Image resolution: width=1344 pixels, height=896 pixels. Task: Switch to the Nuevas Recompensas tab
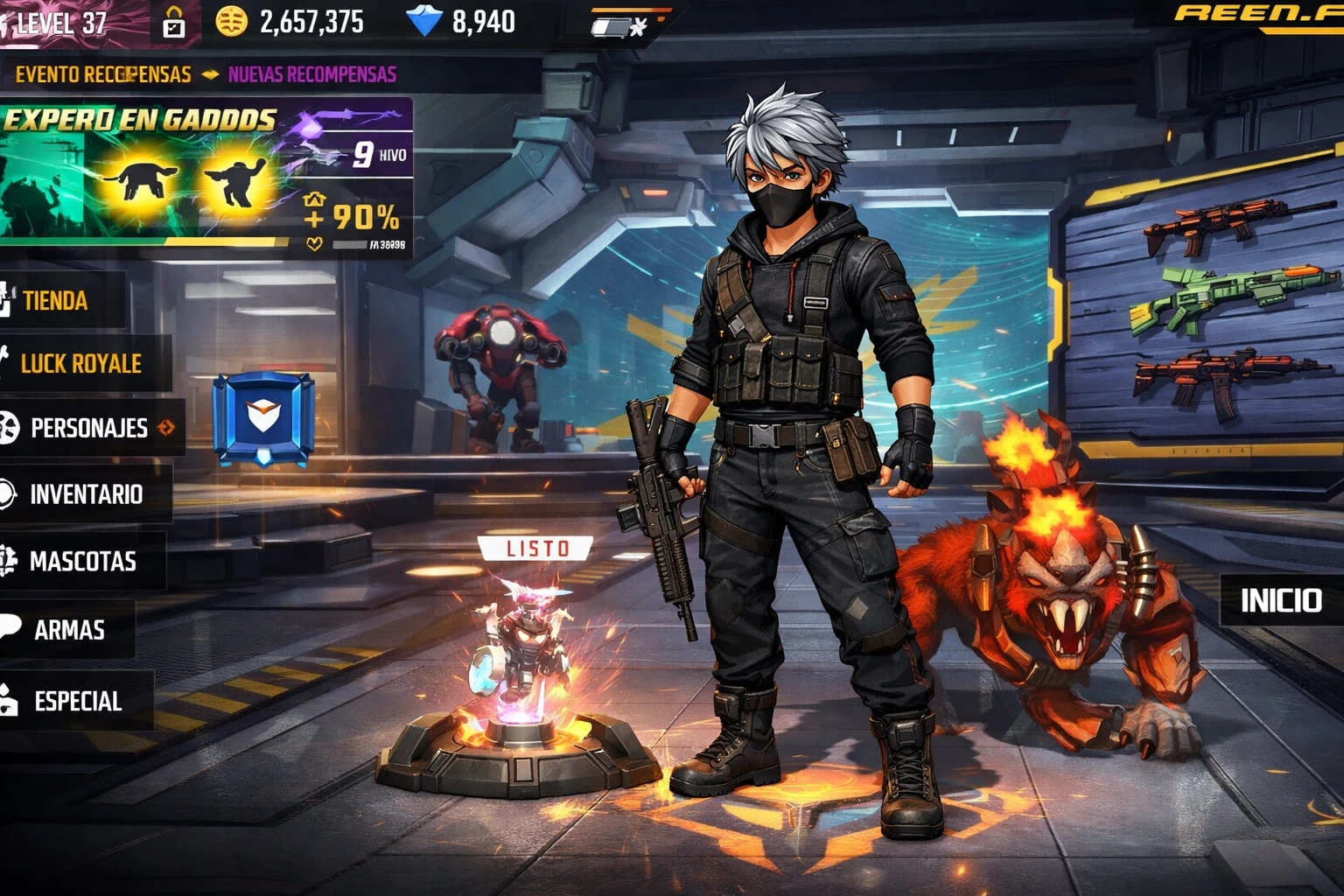pyautogui.click(x=311, y=74)
